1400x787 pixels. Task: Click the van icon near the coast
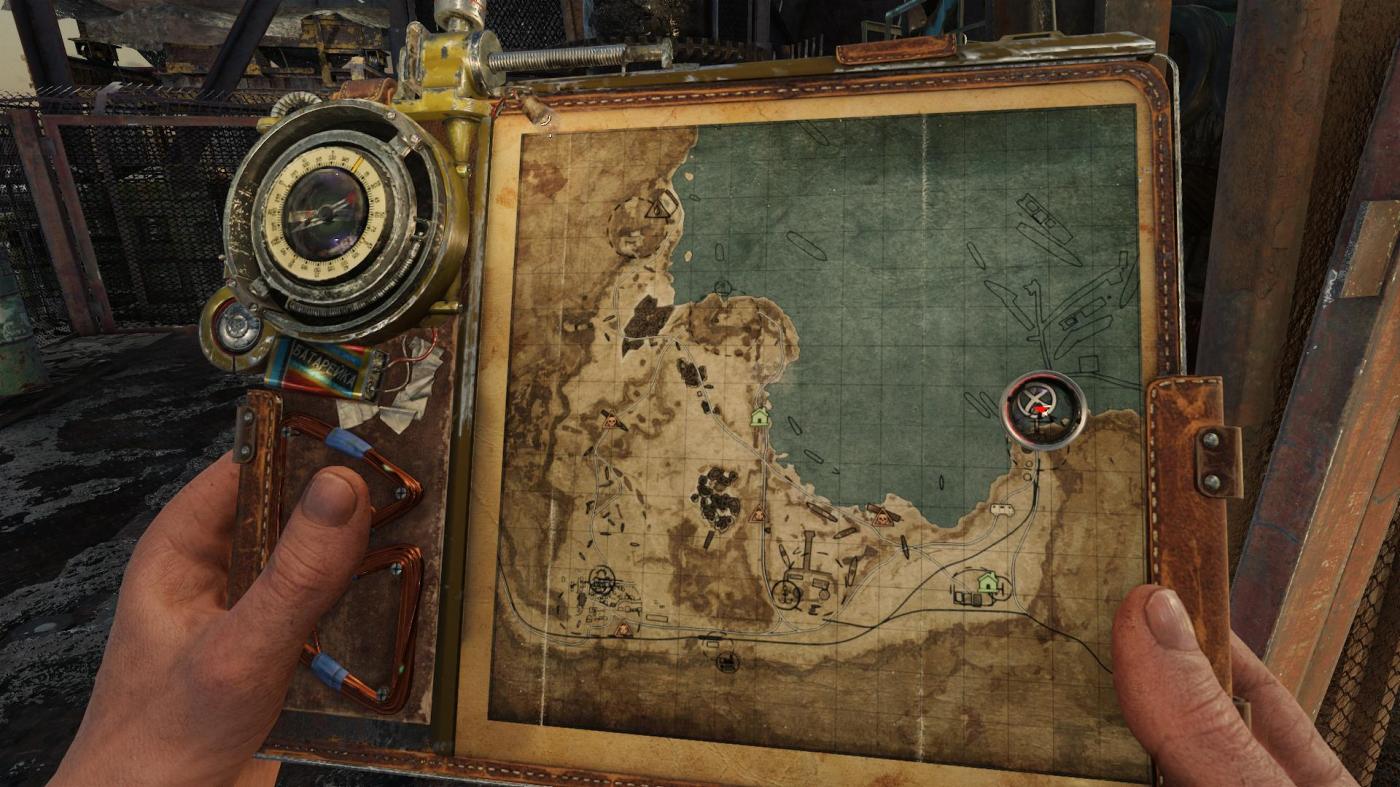[1001, 510]
